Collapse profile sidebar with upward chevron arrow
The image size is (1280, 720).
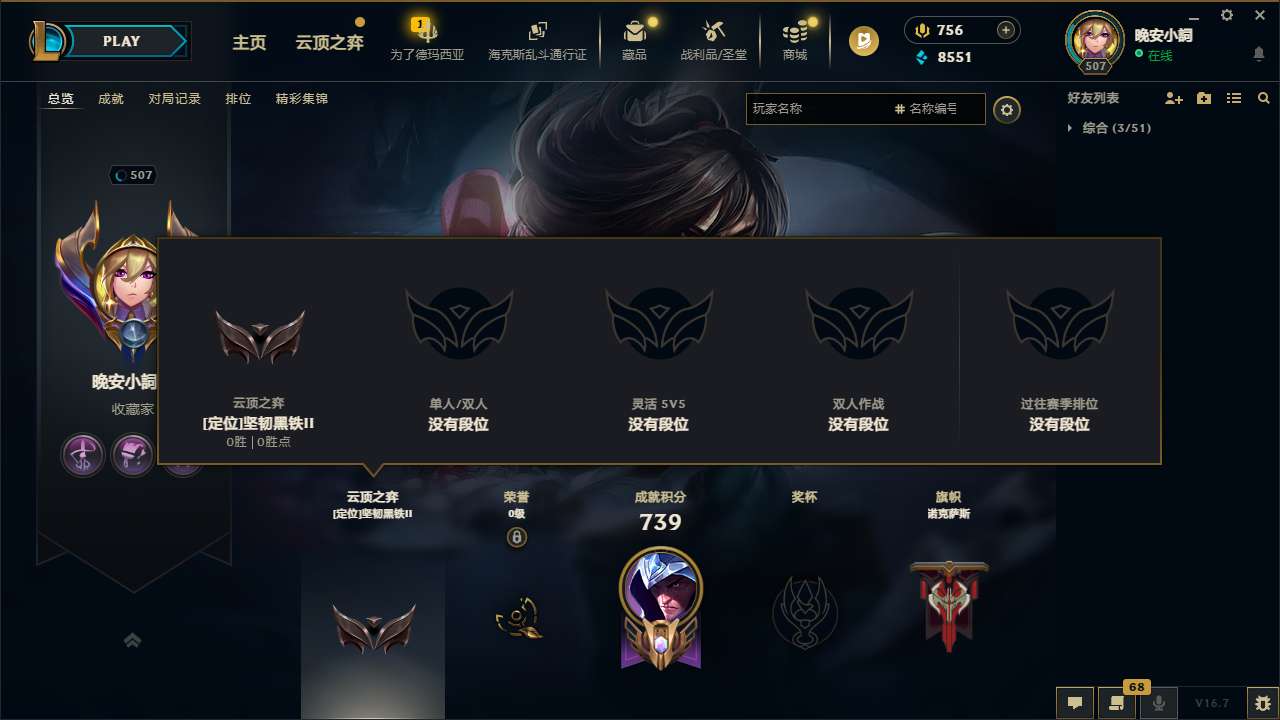(x=133, y=640)
